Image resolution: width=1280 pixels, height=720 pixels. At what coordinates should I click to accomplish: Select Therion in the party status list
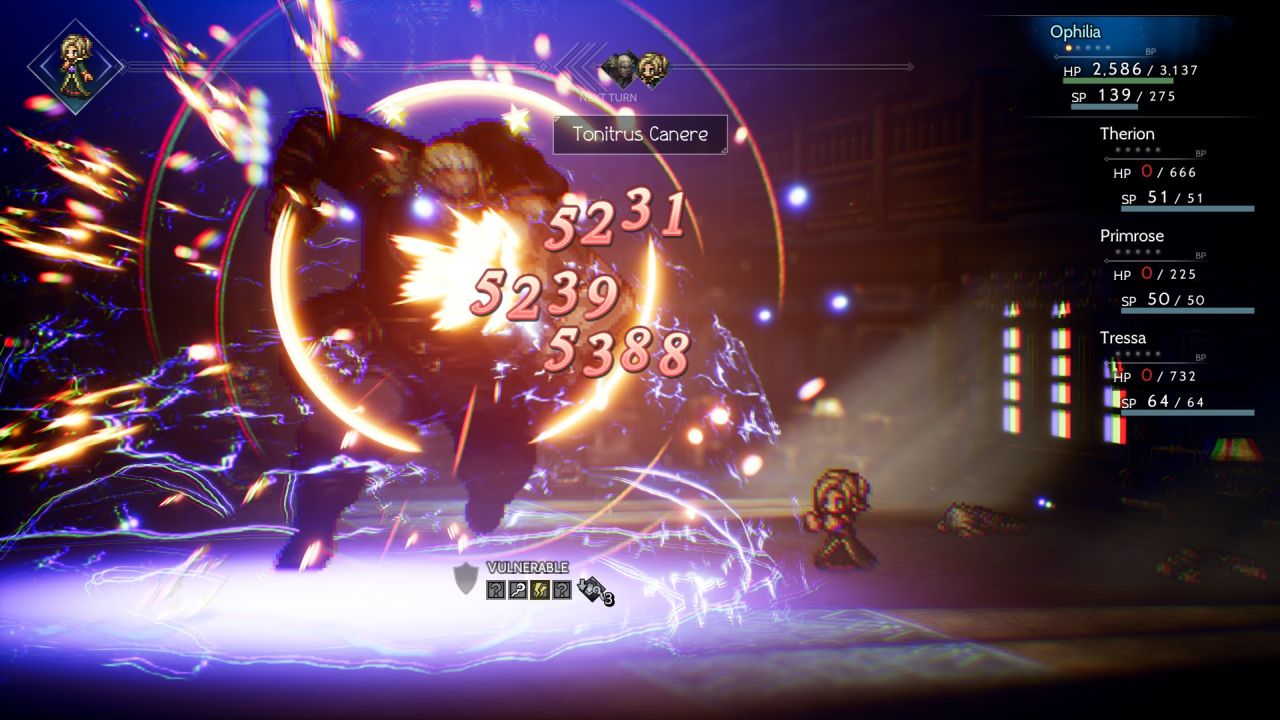point(1127,134)
